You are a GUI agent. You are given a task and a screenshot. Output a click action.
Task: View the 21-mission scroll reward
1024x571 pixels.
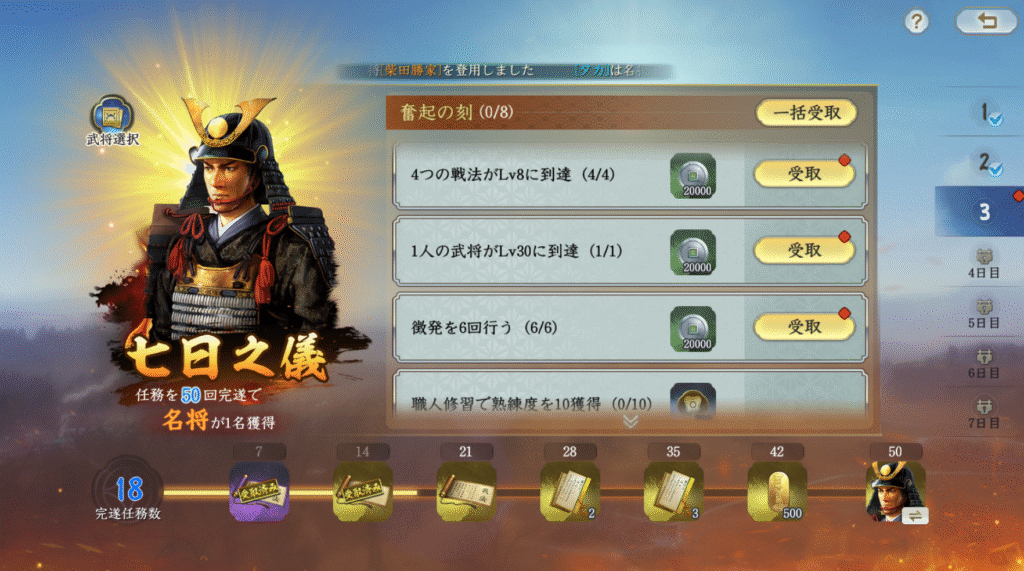pos(466,492)
